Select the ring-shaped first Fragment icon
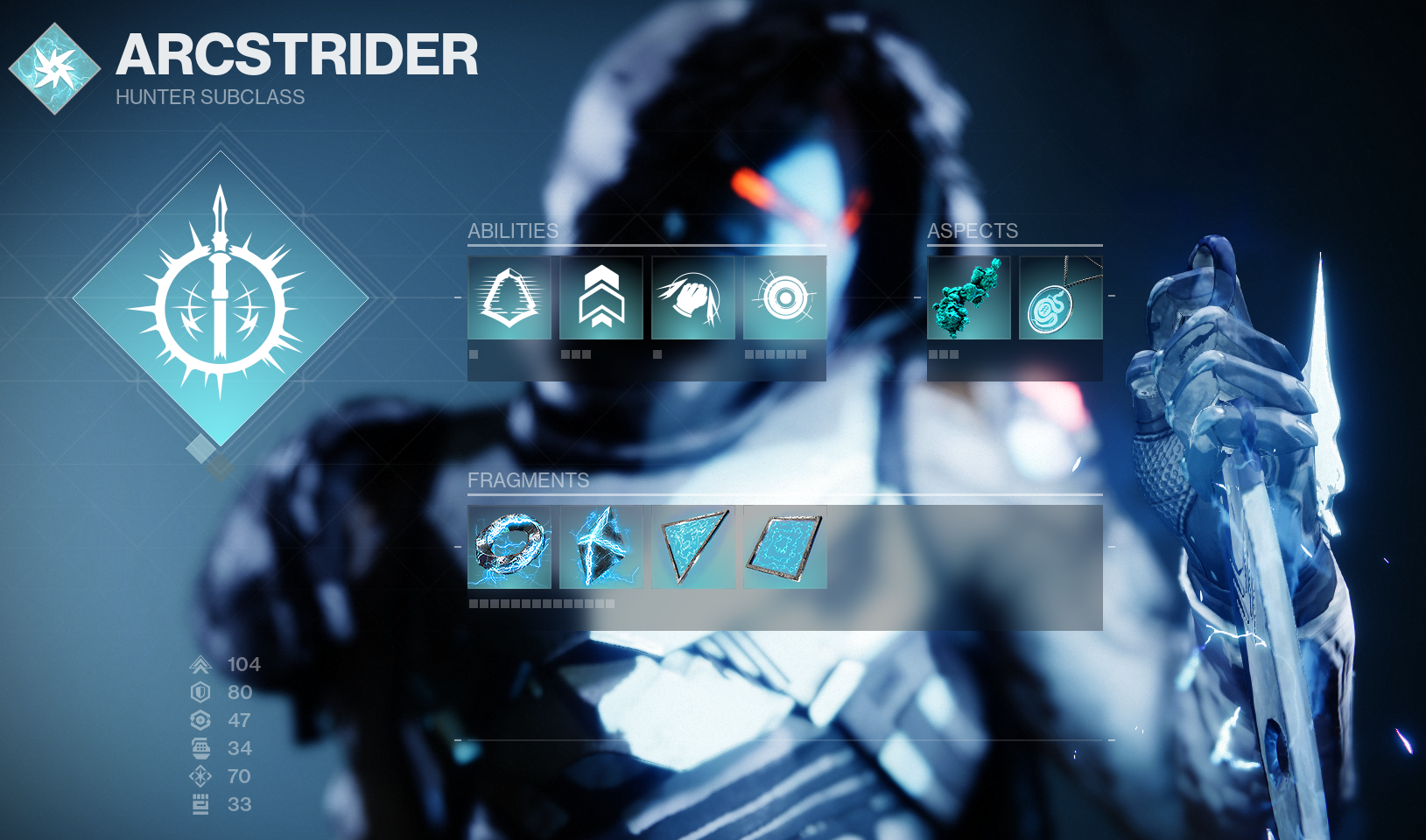This screenshot has height=840, width=1426. pos(509,548)
